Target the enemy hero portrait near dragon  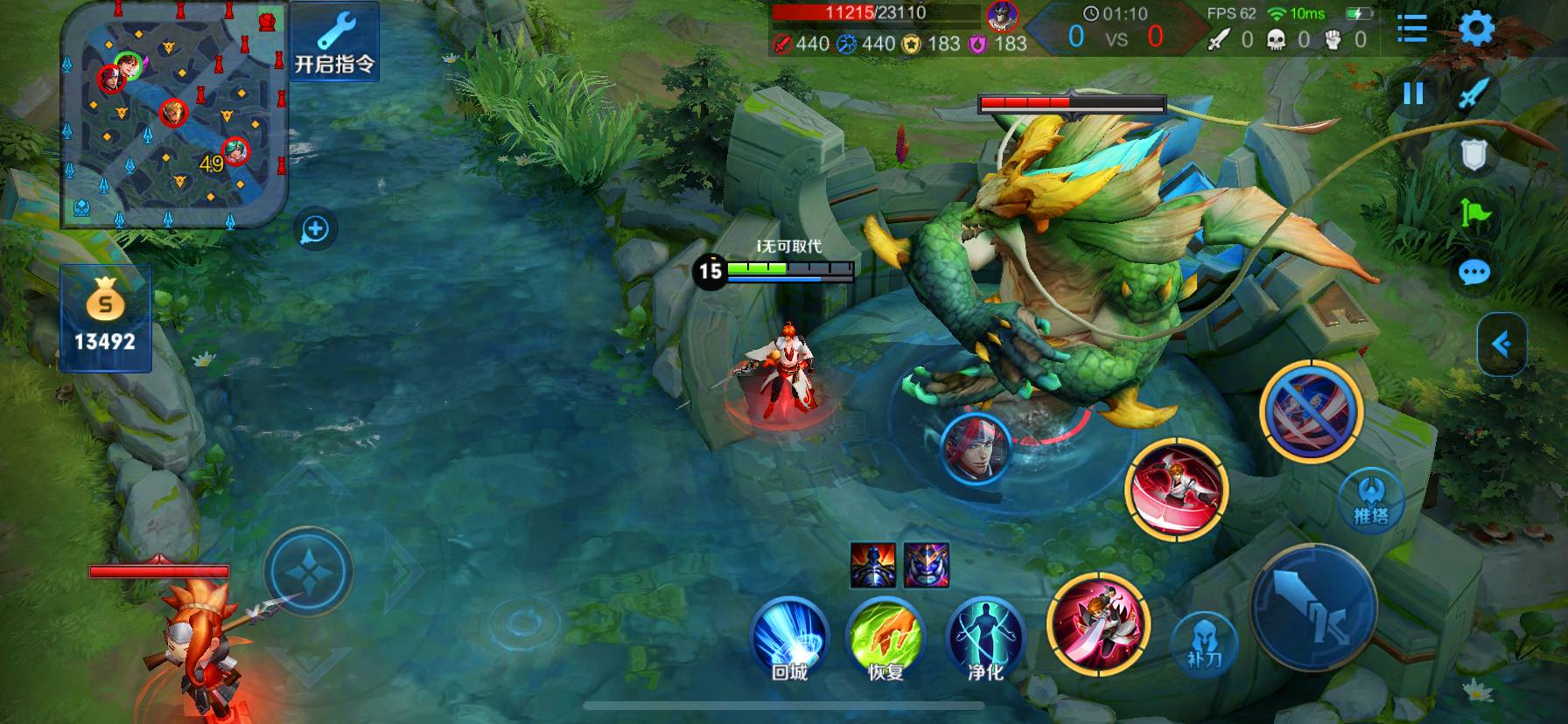pyautogui.click(x=976, y=449)
